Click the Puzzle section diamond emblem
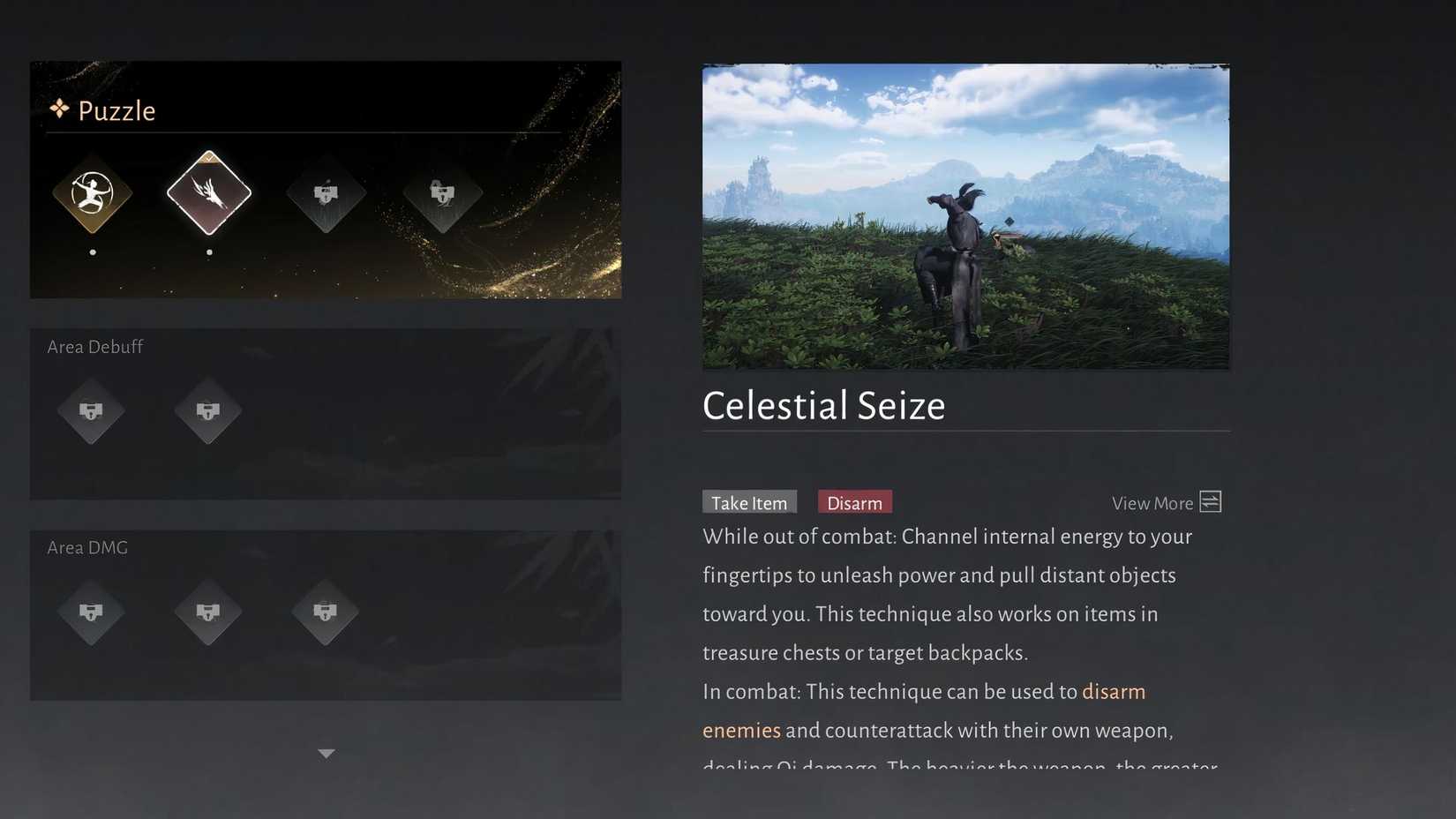The height and width of the screenshot is (819, 1456). pos(58,109)
